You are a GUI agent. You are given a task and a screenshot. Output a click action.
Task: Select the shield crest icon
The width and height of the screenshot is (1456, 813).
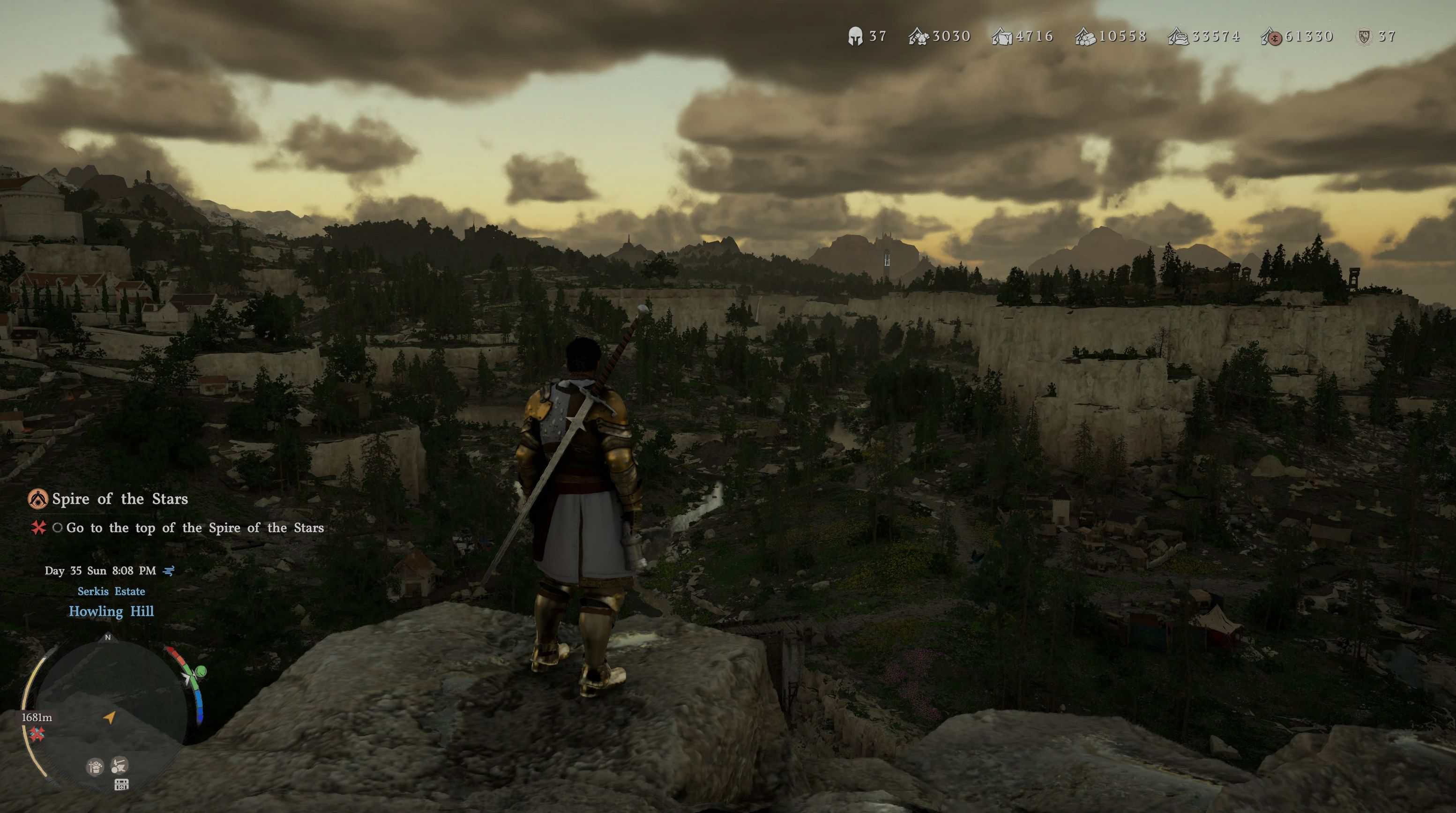(1365, 37)
